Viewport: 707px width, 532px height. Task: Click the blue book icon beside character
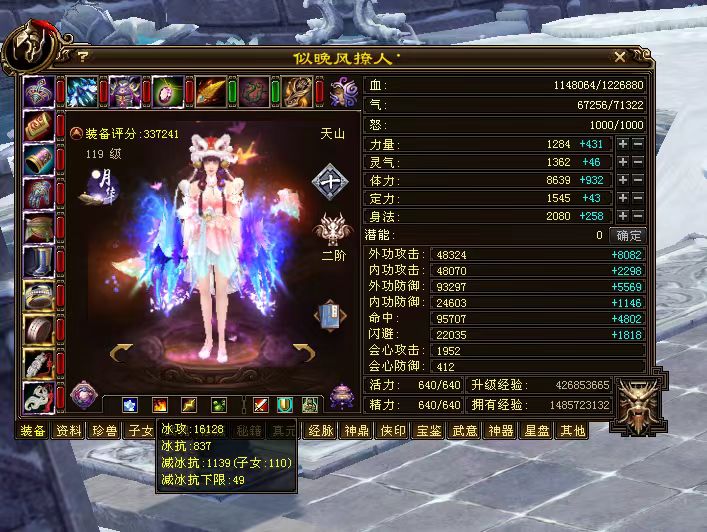click(x=330, y=315)
